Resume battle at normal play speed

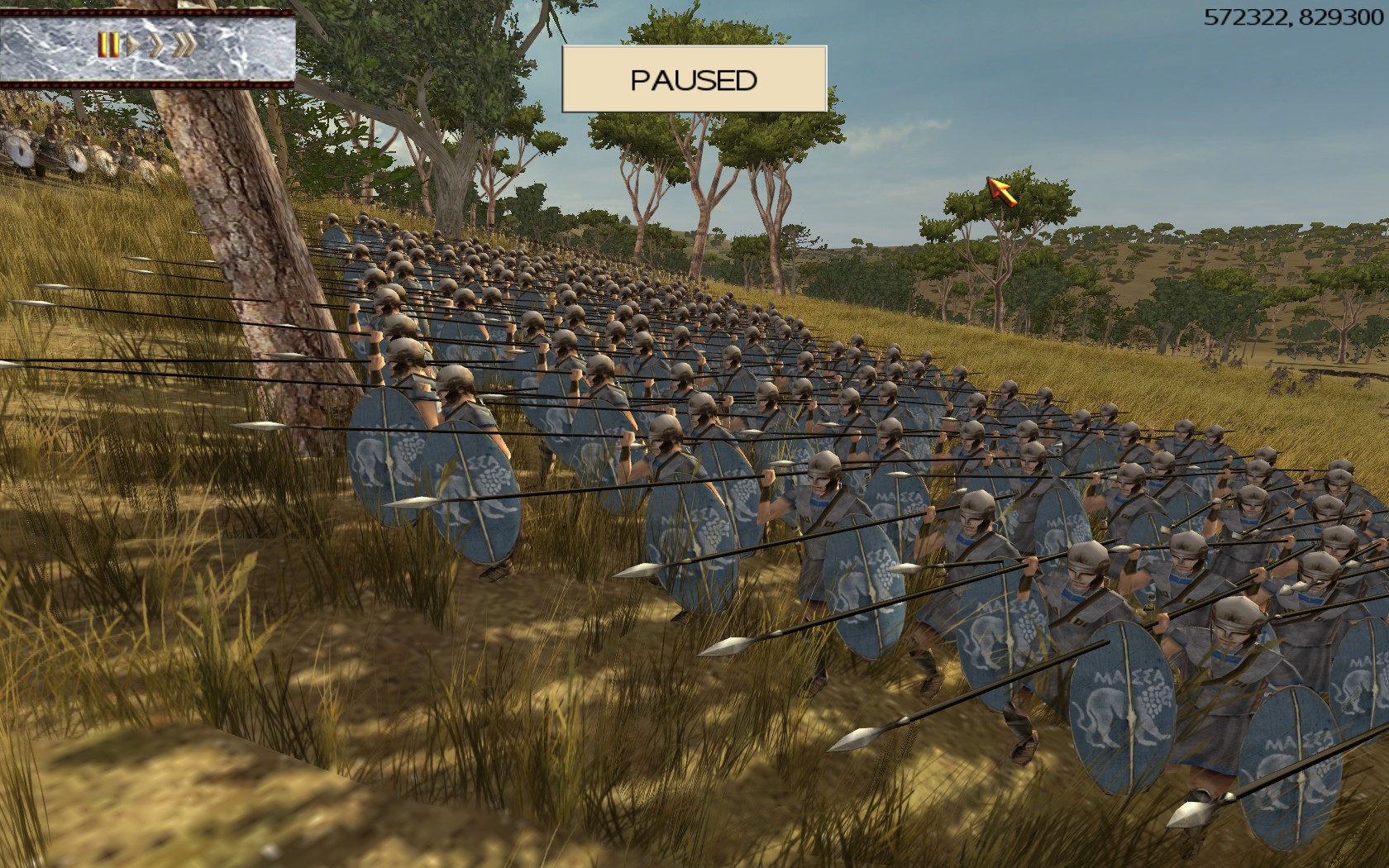click(132, 45)
